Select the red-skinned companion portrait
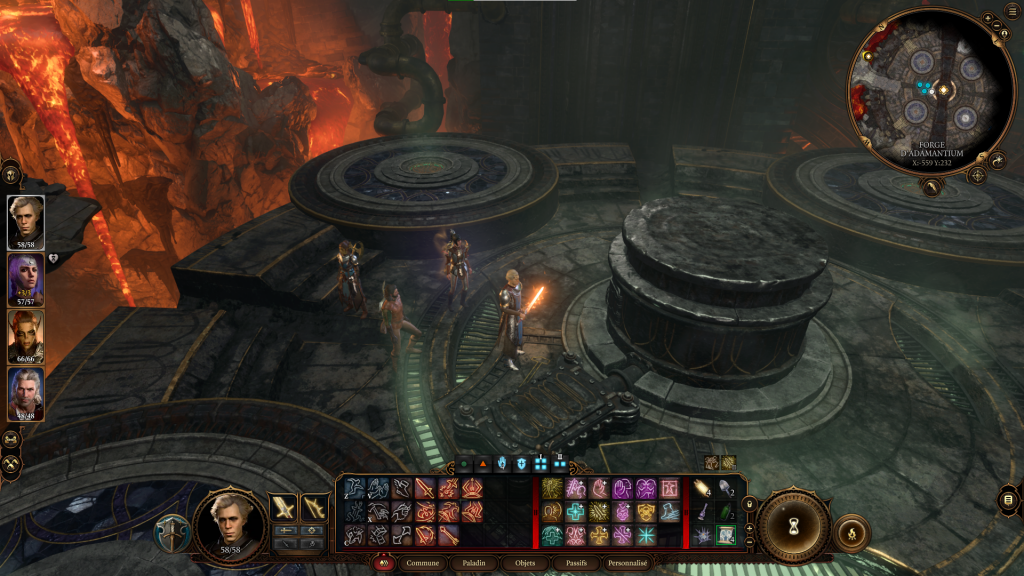The height and width of the screenshot is (576, 1024). (x=26, y=336)
